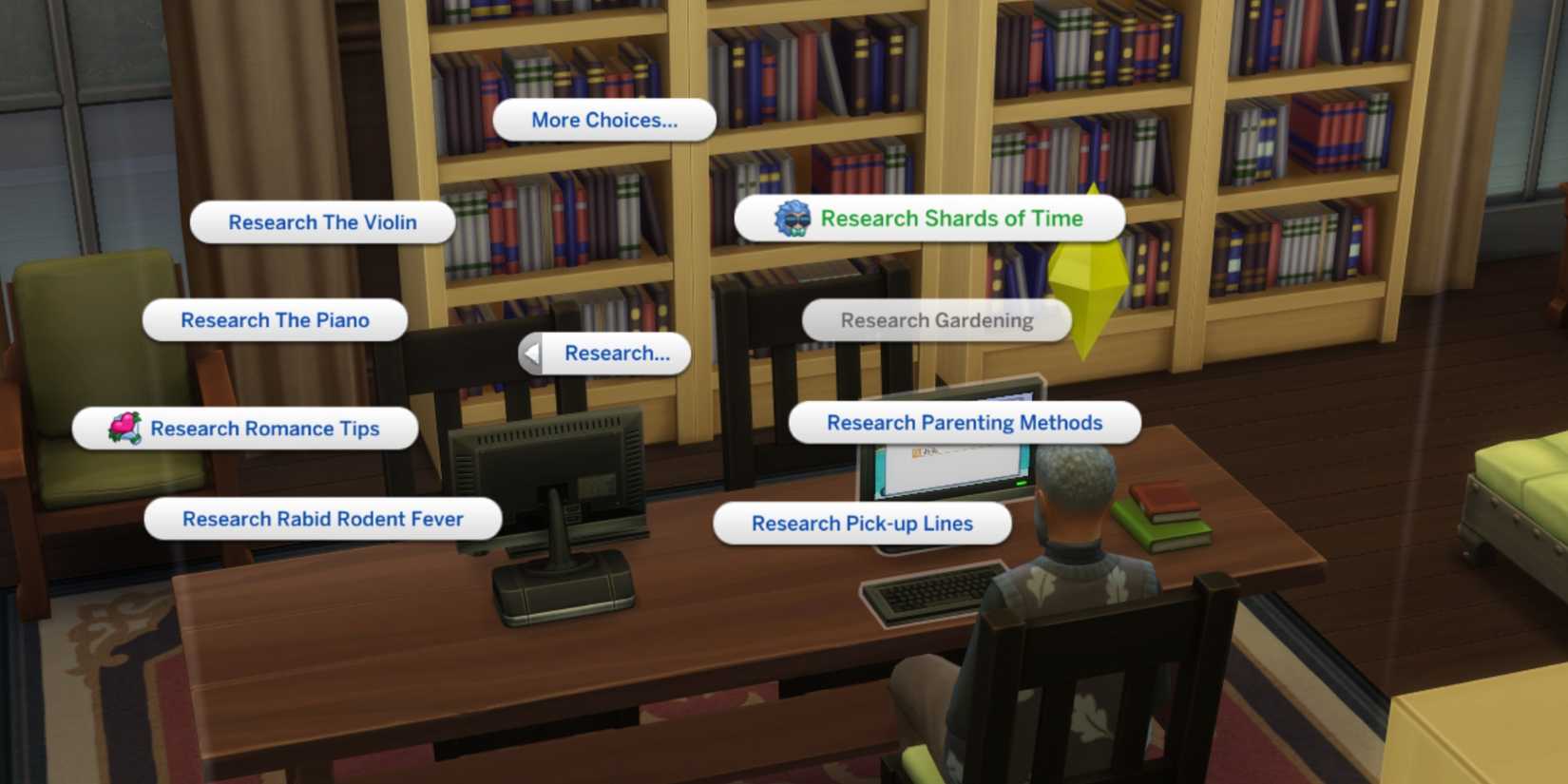The width and height of the screenshot is (1568, 784).
Task: Select Research Rabid Rodent Fever
Action: [x=323, y=519]
